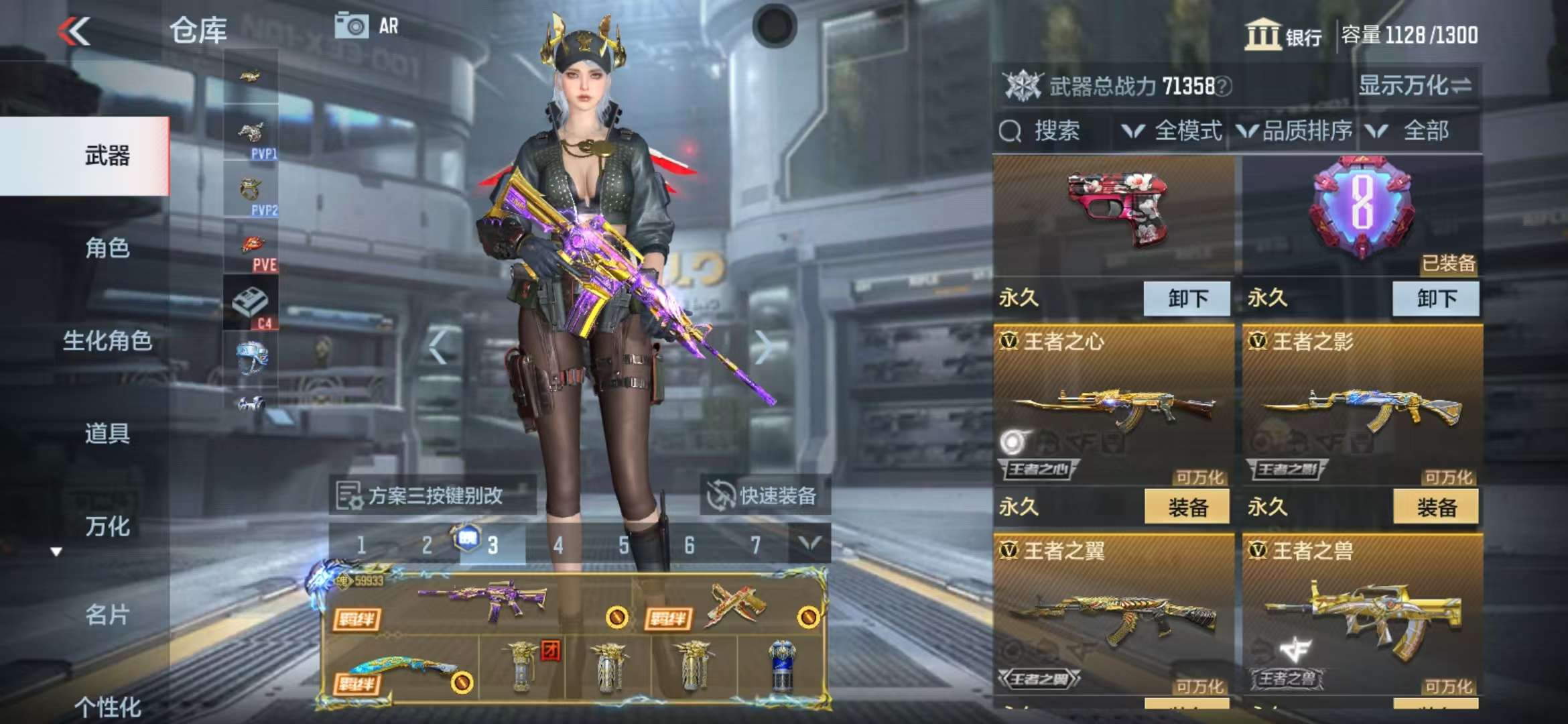Go back using the red arrow button
Image resolution: width=1568 pixels, height=724 pixels.
(74, 32)
